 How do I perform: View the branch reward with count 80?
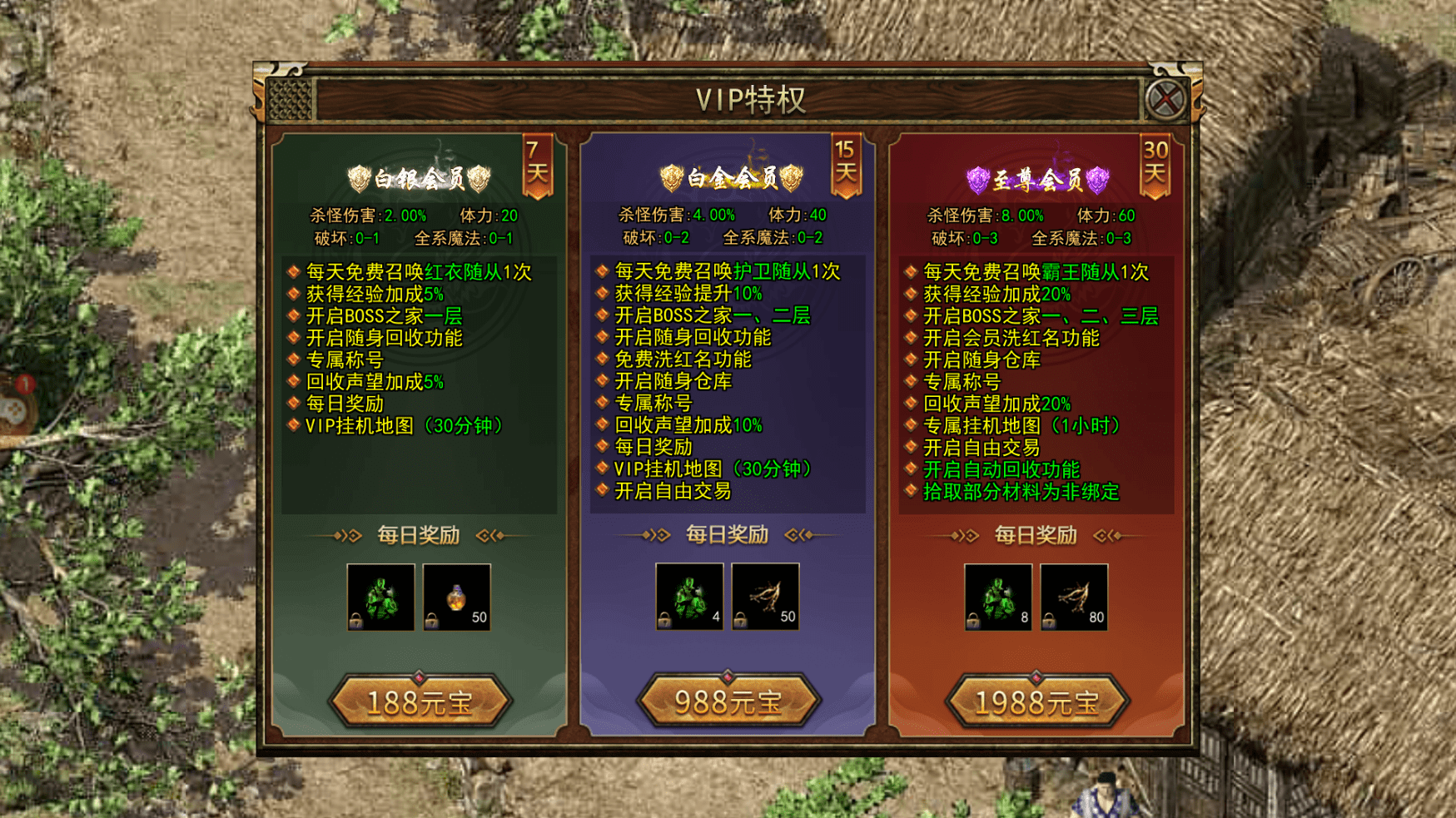click(x=1074, y=597)
